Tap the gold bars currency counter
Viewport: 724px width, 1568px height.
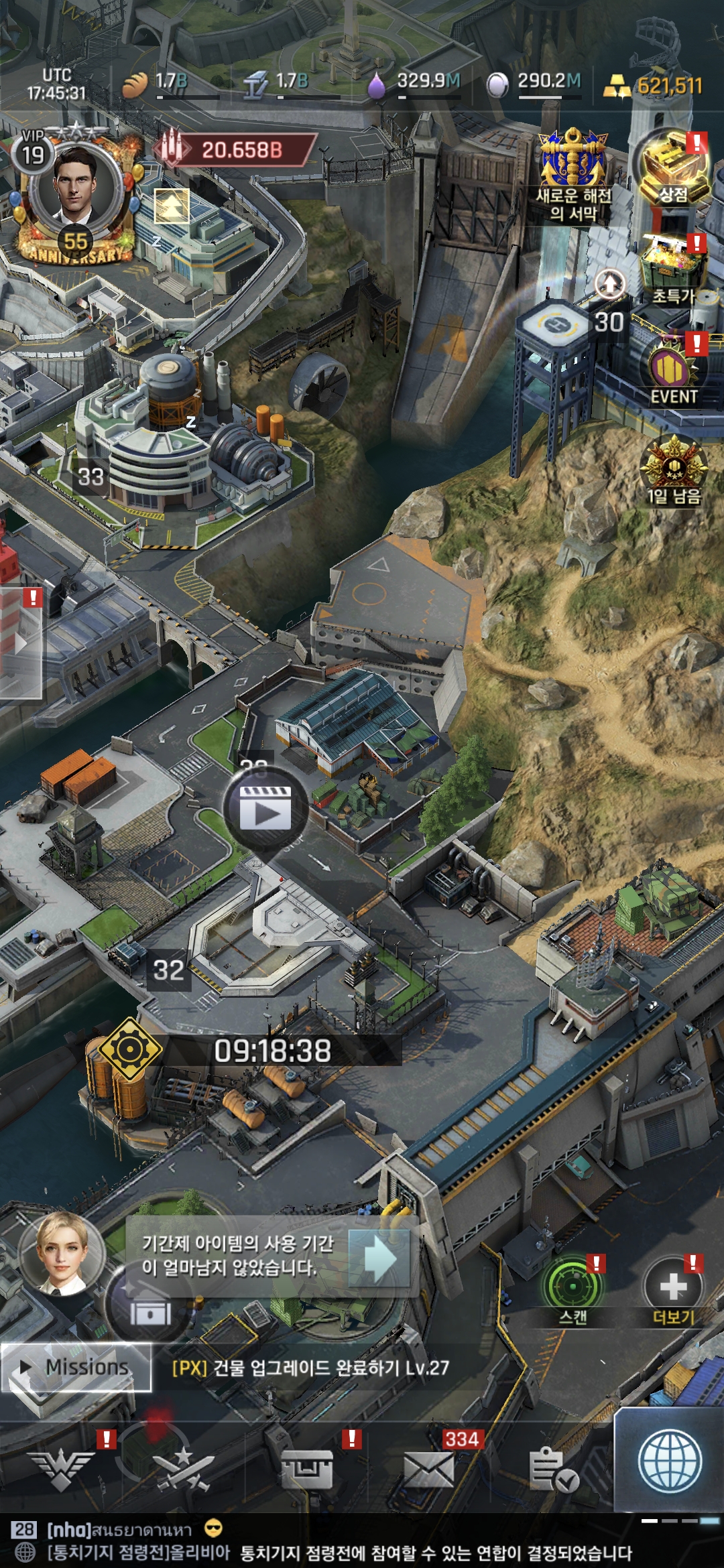coord(654,86)
